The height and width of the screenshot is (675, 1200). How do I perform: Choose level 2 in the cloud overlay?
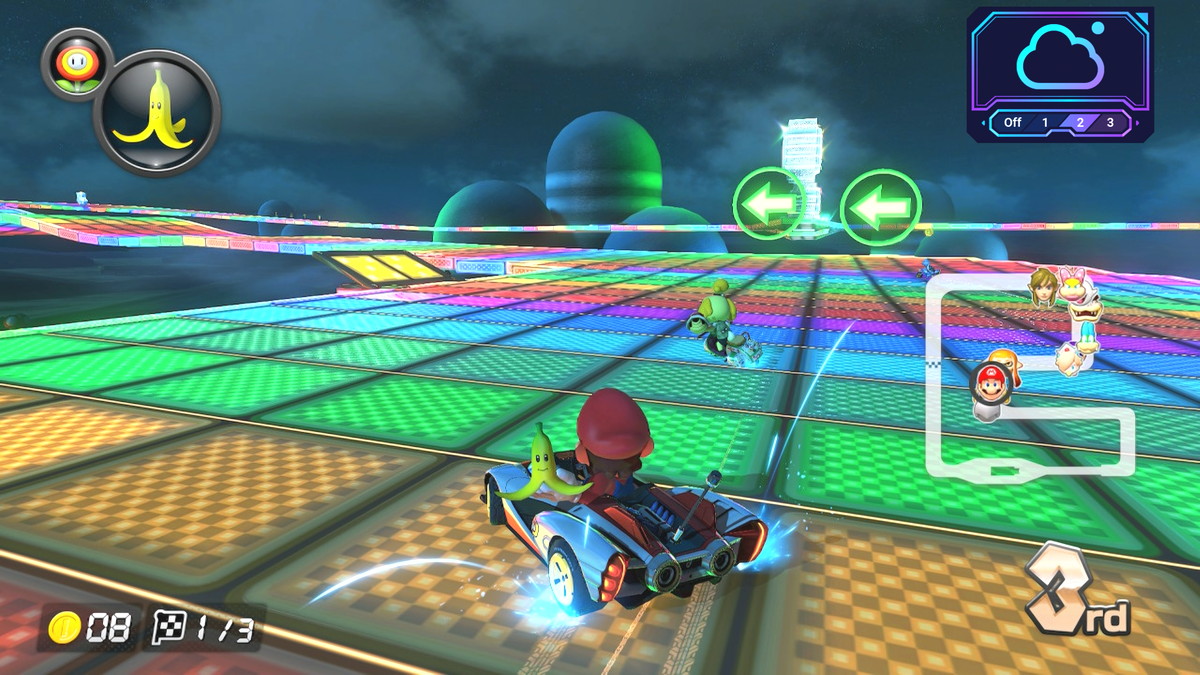1079,123
